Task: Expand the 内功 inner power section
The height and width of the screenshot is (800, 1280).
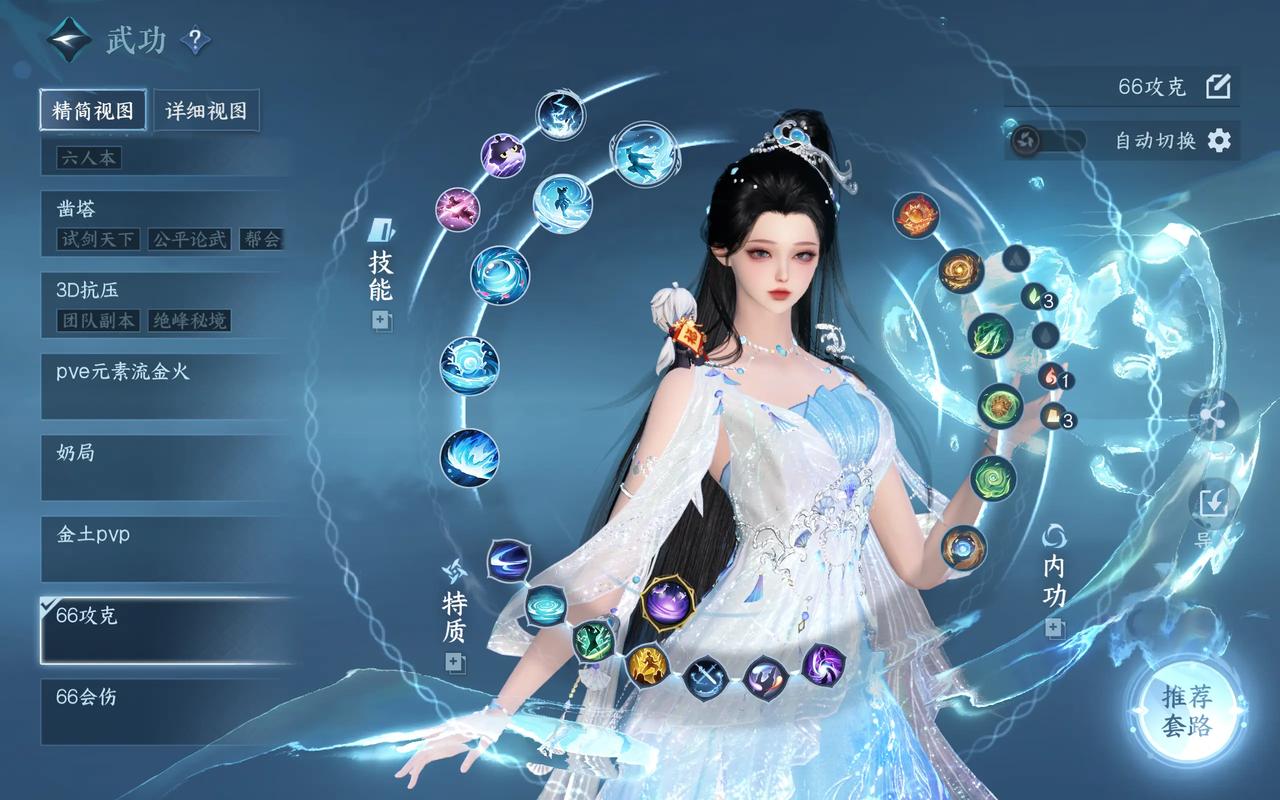Action: click(1054, 628)
